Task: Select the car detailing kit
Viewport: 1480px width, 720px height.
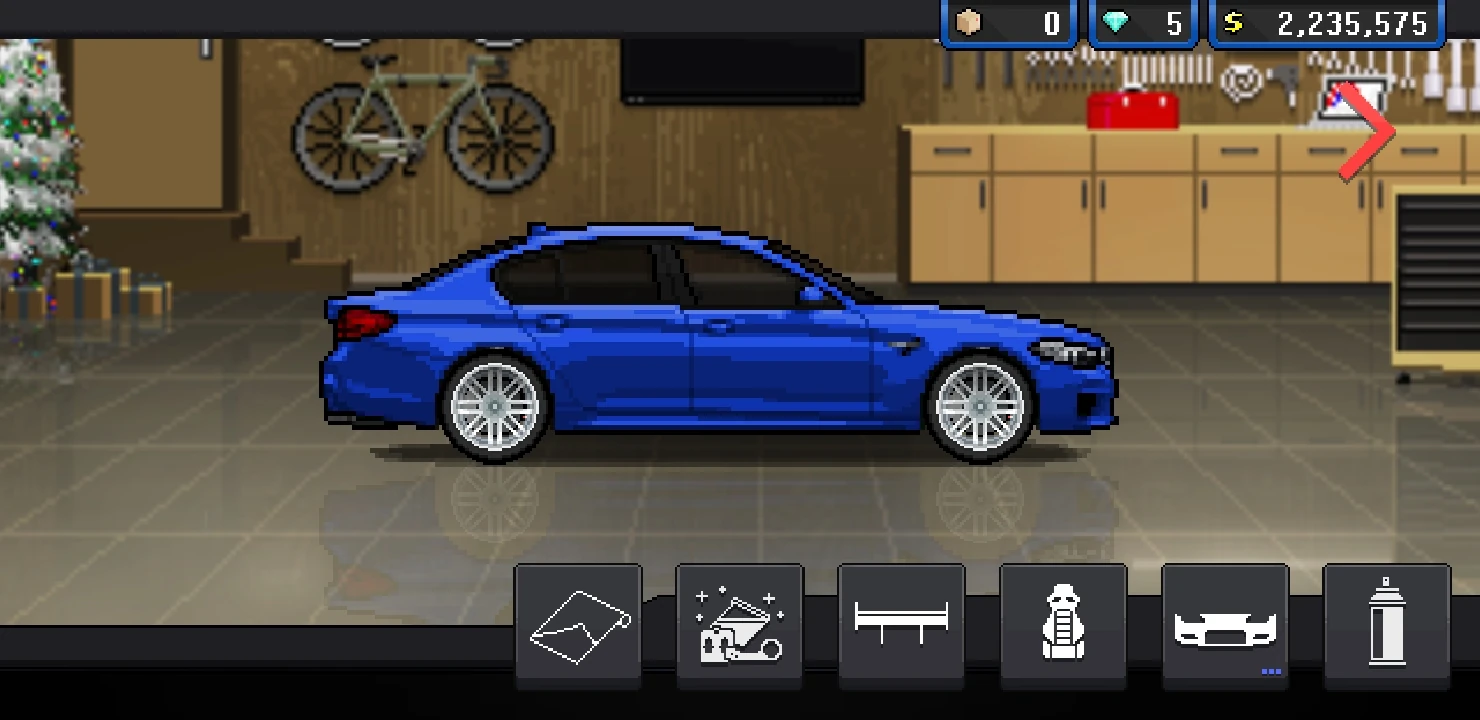Action: pos(740,623)
